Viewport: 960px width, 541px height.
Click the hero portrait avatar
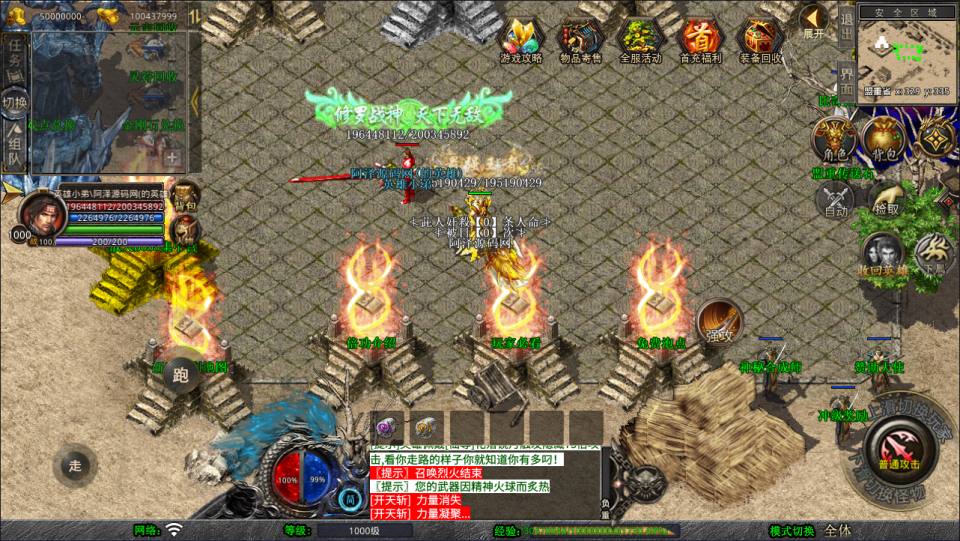pos(41,212)
